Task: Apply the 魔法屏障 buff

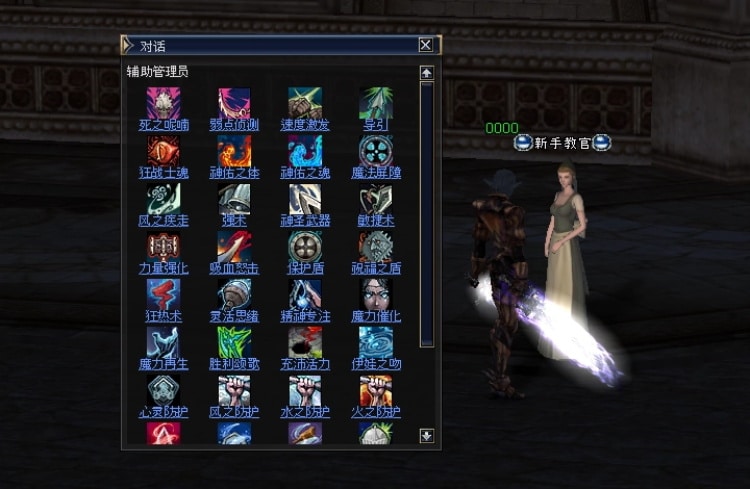Action: [x=376, y=173]
